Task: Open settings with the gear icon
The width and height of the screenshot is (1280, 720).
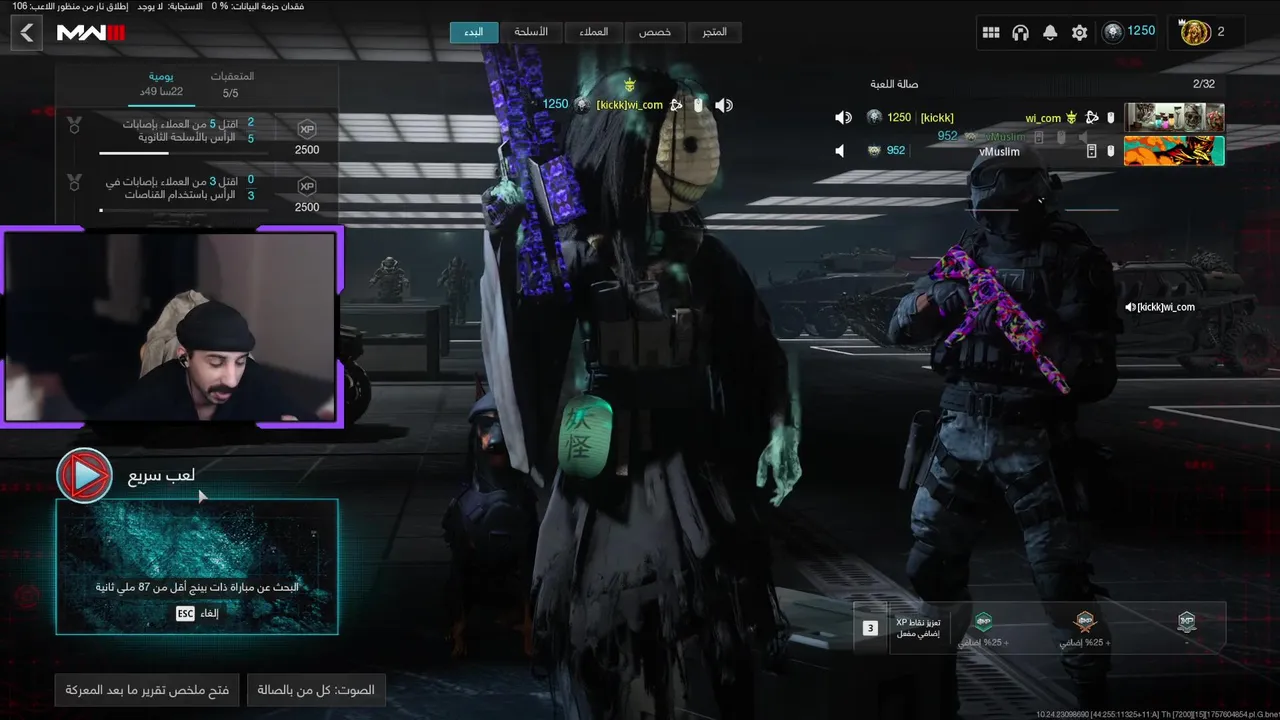Action: 1079,33
